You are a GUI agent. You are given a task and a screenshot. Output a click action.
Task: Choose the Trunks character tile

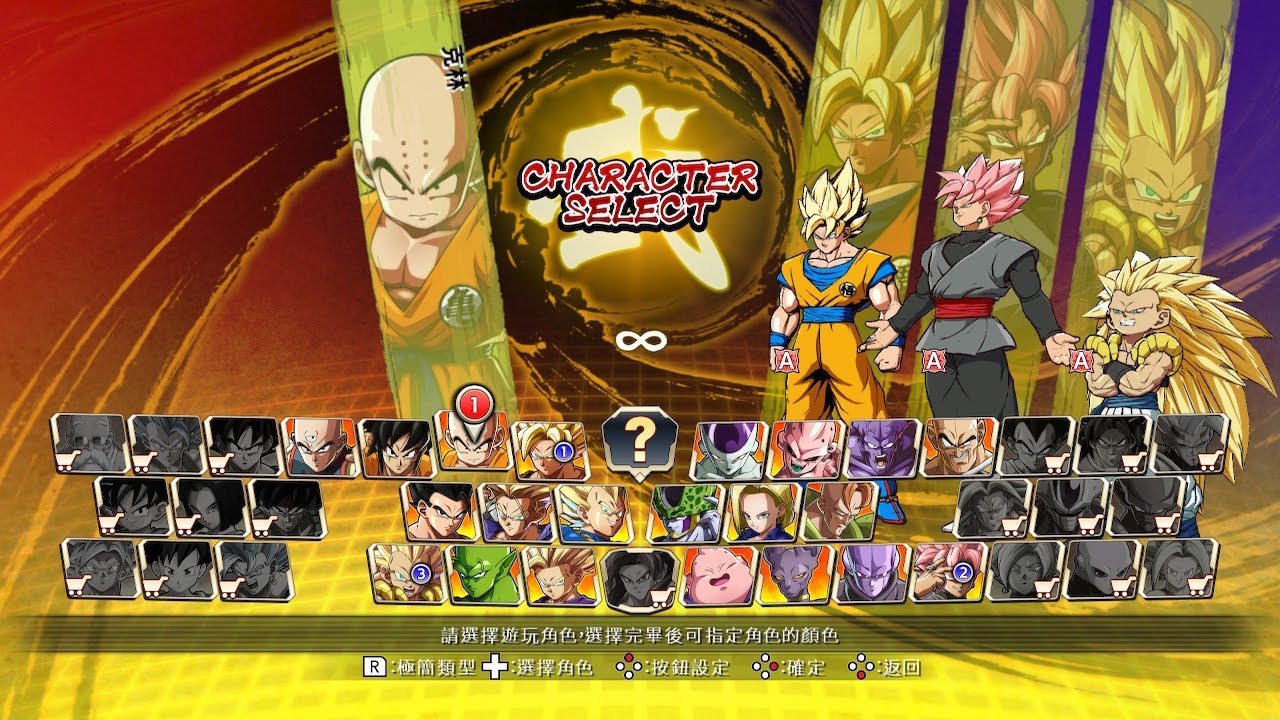[x=515, y=511]
